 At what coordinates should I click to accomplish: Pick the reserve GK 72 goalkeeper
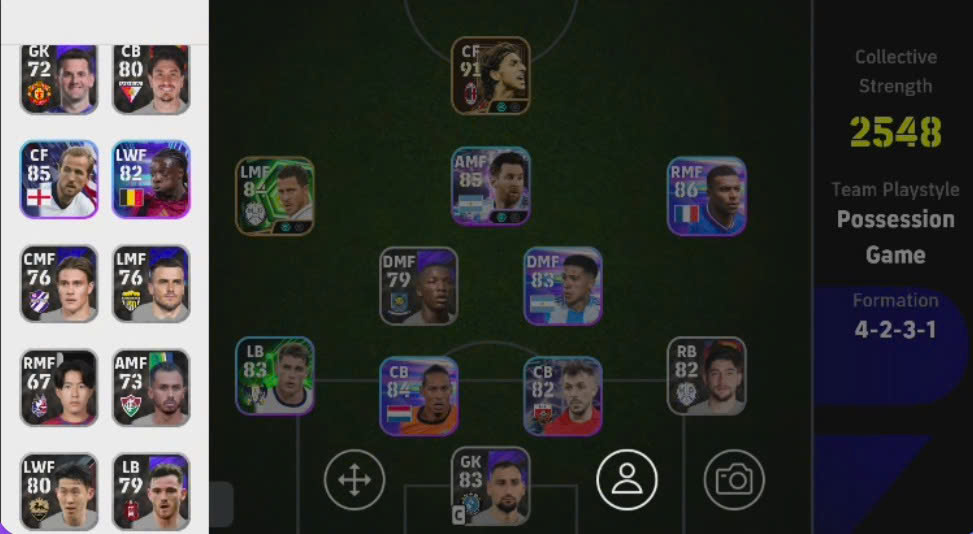(x=59, y=79)
